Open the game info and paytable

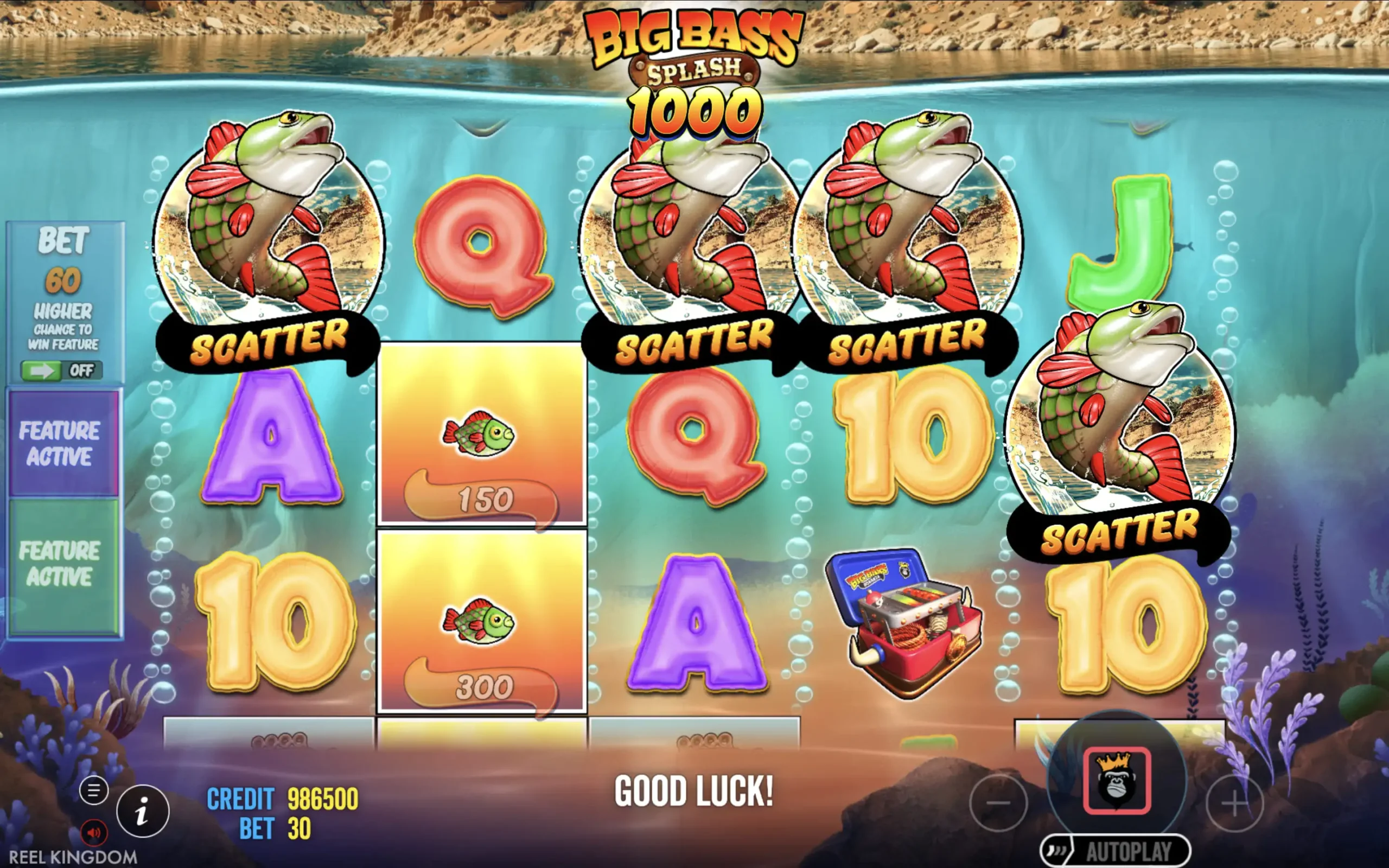click(142, 811)
